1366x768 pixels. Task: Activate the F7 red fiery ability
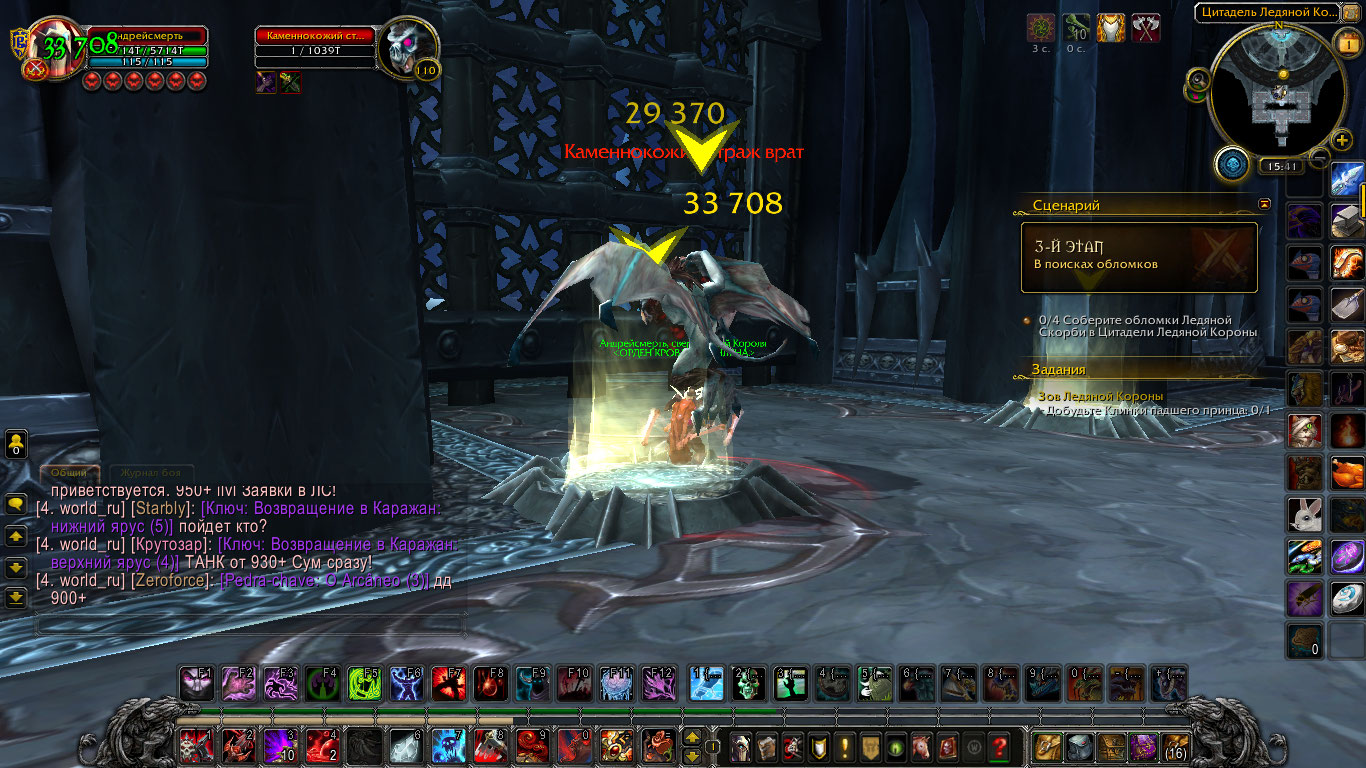coord(448,683)
